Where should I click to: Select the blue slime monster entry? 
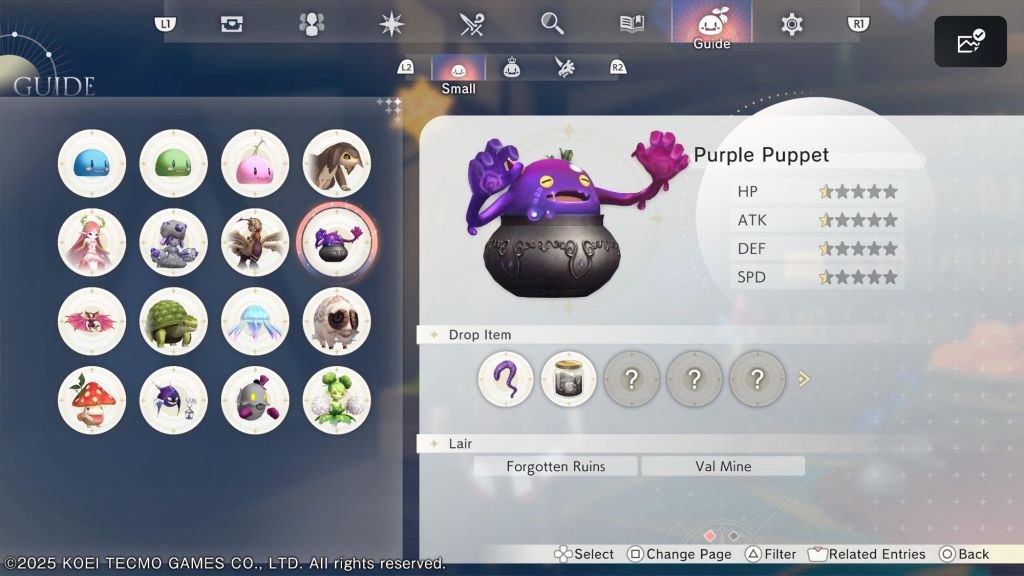[92, 163]
